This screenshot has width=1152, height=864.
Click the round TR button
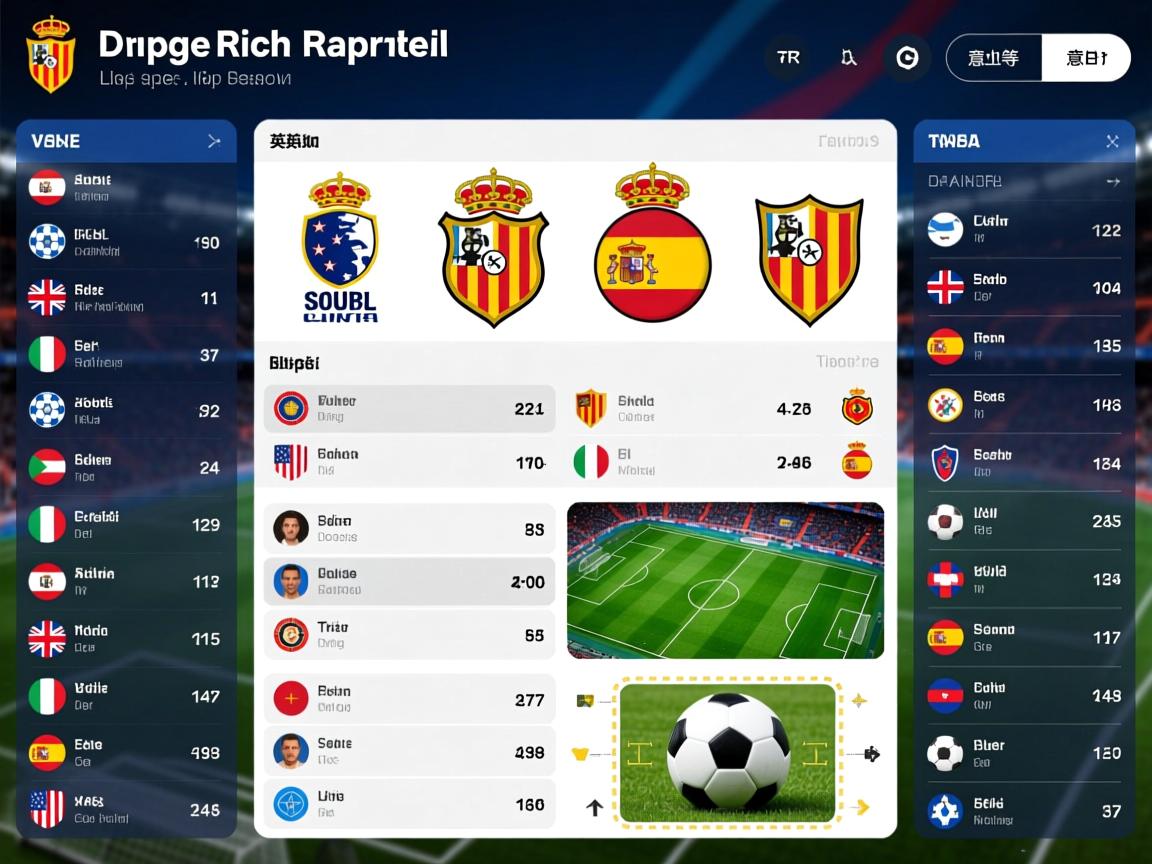(x=788, y=58)
